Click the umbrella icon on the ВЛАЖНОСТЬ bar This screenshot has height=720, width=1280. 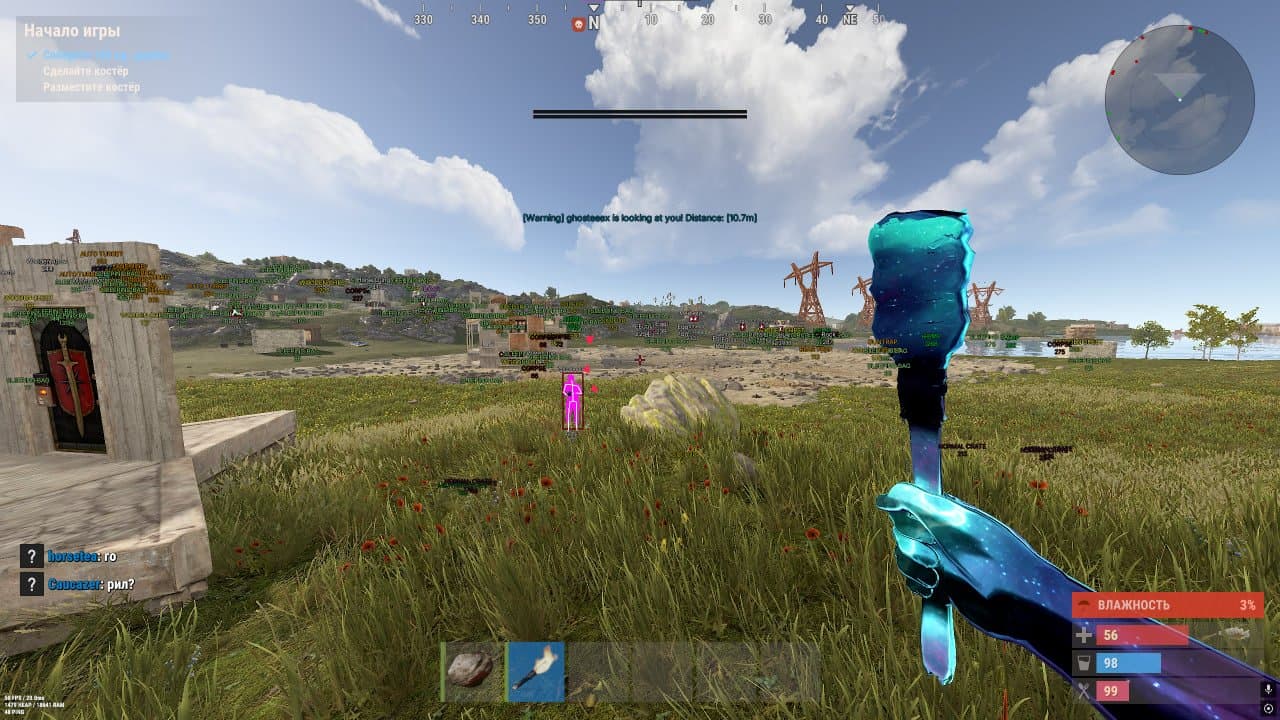[x=1083, y=603]
